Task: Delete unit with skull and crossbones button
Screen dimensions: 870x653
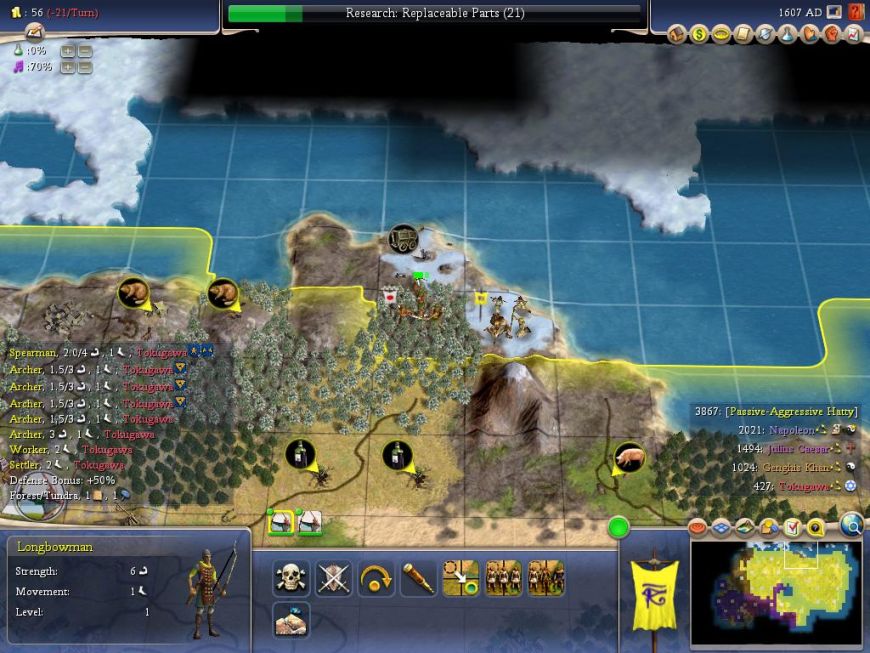Action: [291, 578]
